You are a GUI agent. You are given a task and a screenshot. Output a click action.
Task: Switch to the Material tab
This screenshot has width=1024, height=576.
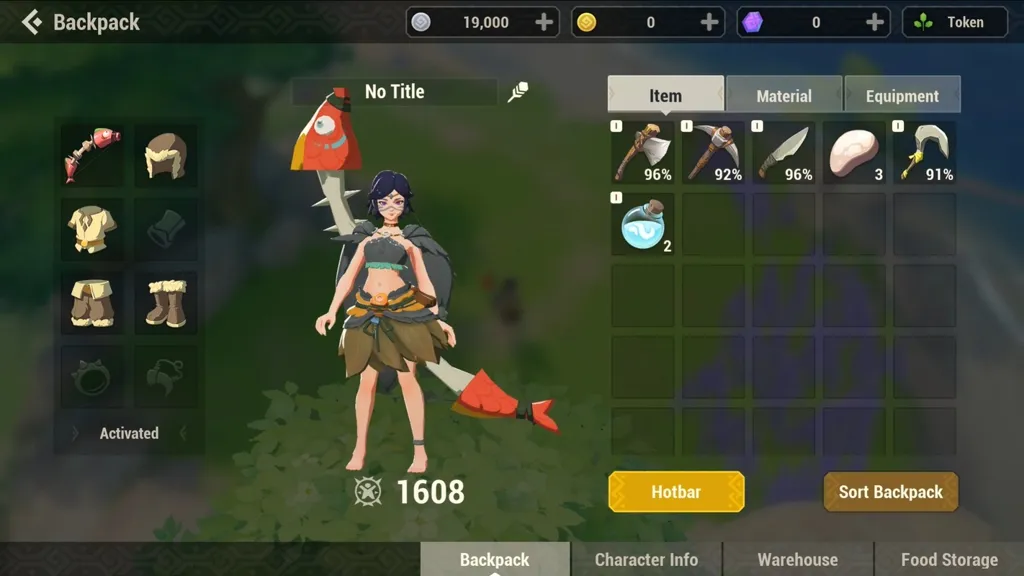(784, 95)
